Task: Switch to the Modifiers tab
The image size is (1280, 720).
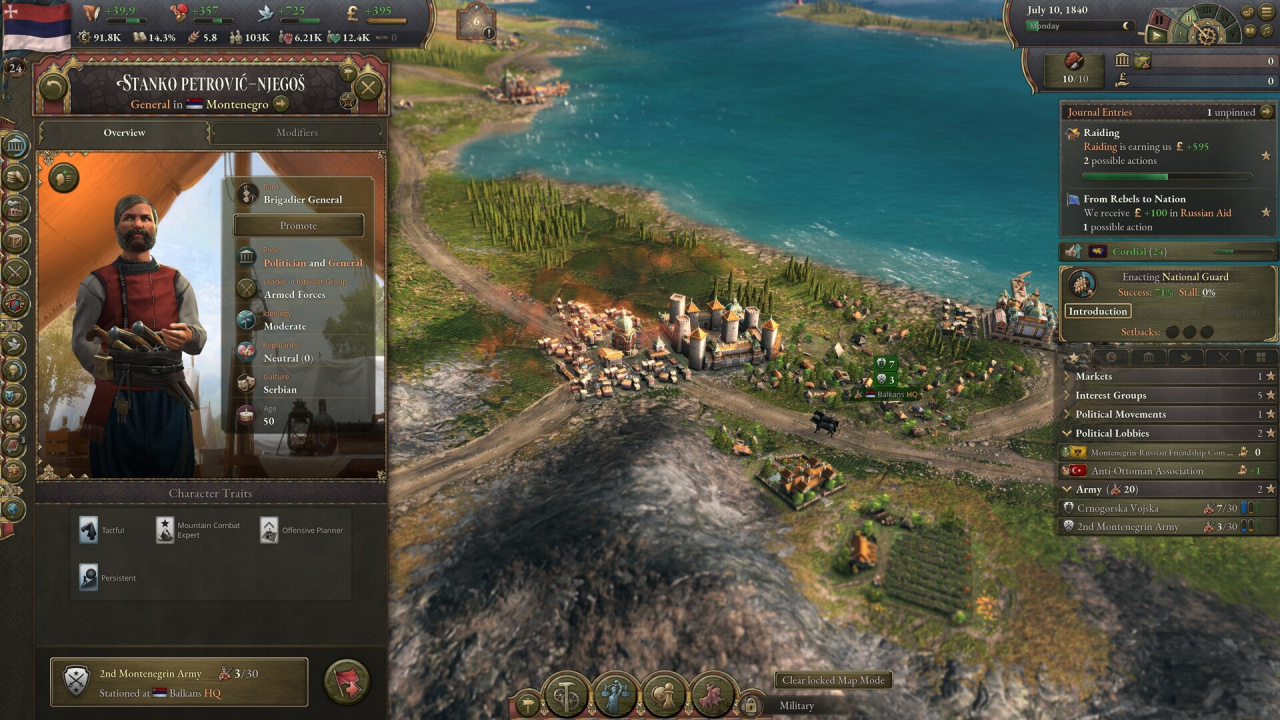Action: [x=297, y=133]
